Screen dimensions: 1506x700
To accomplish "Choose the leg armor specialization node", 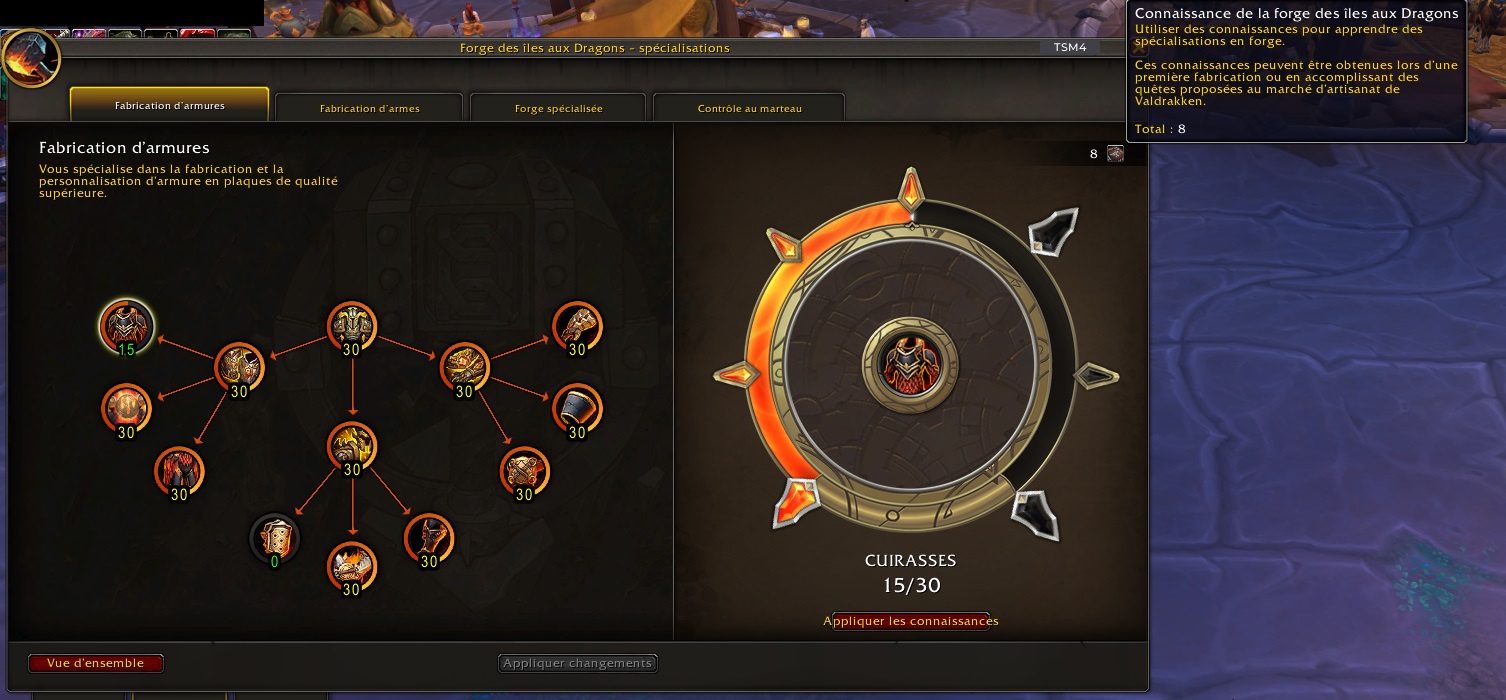I will click(179, 472).
